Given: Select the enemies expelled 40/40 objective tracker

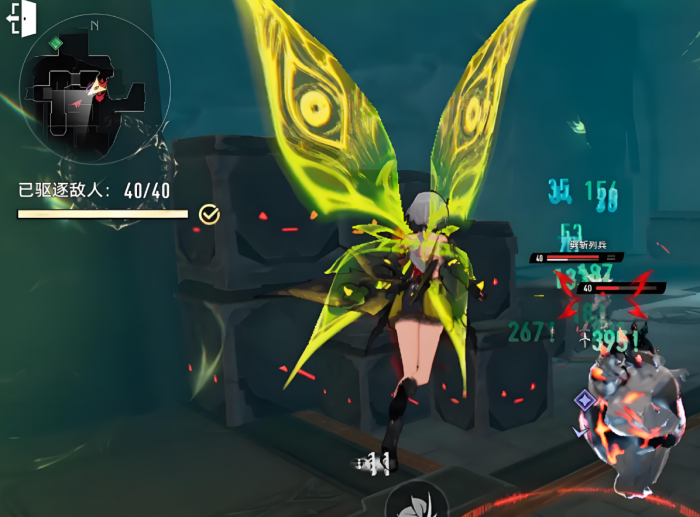Looking at the screenshot, I should pyautogui.click(x=95, y=190).
